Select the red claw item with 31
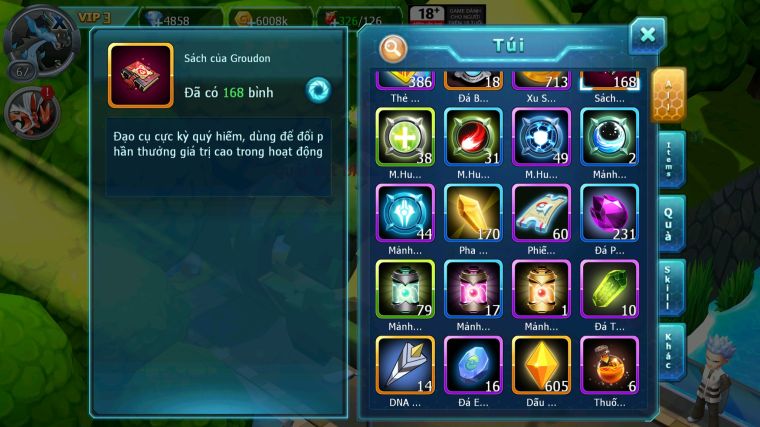The width and height of the screenshot is (760, 427). click(x=473, y=136)
